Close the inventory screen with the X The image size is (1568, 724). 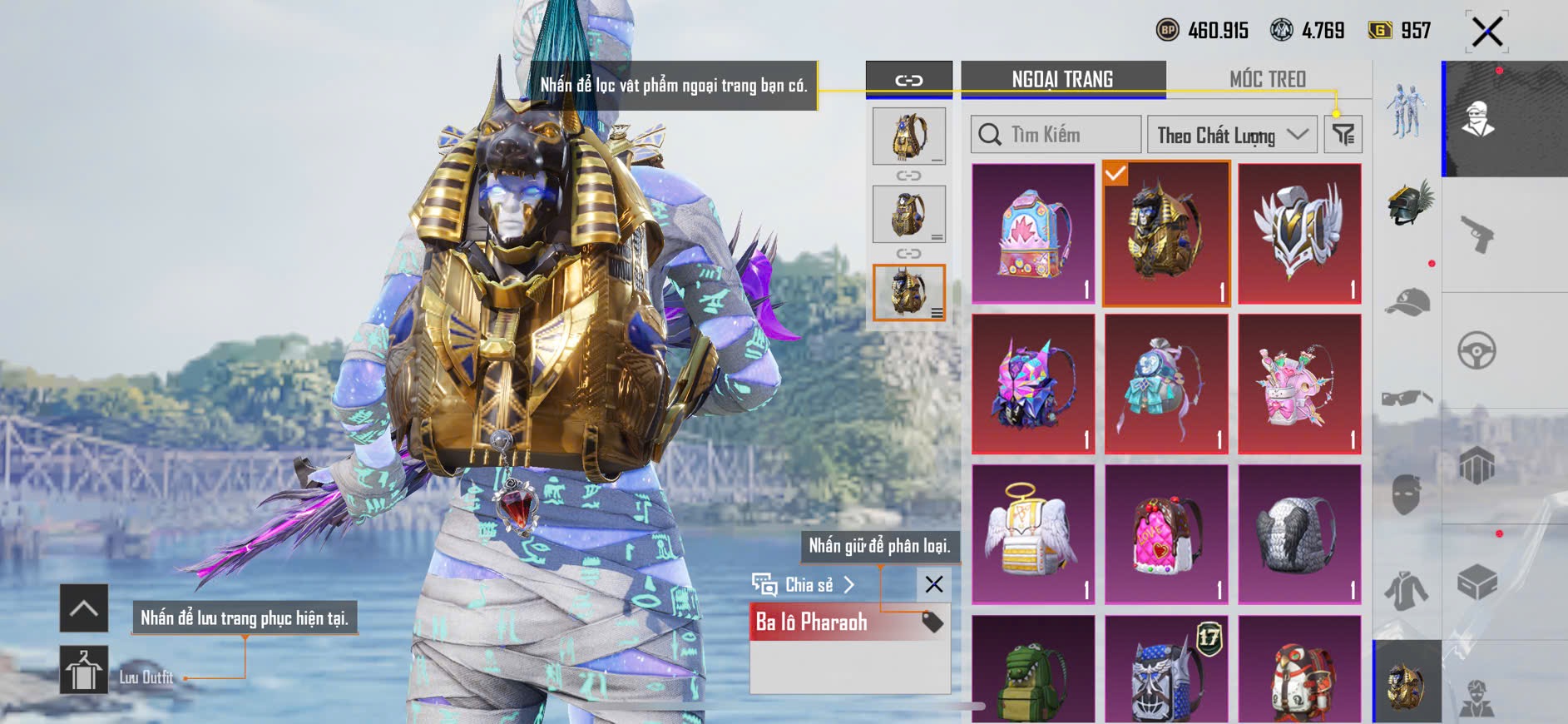(x=1486, y=32)
